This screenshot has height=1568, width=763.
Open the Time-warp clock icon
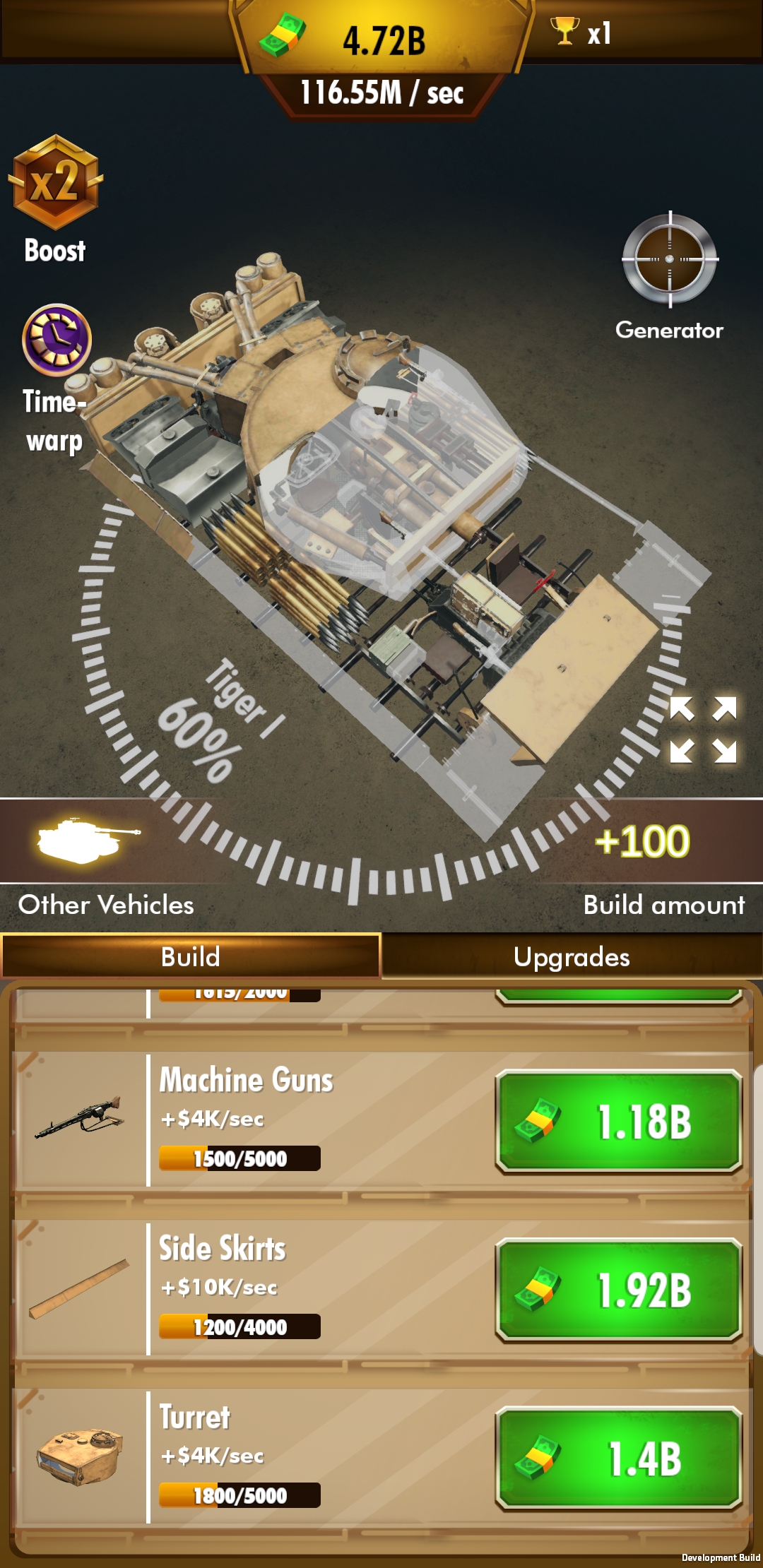(x=57, y=340)
